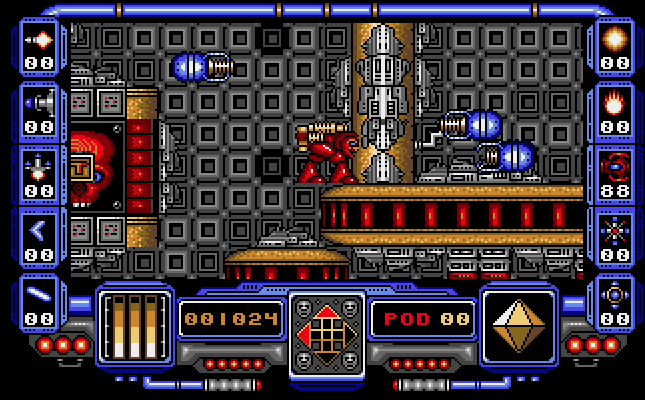Screen dimensions: 645x400
Task: Choose the flame burst weapon slot
Action: (x=615, y=101)
